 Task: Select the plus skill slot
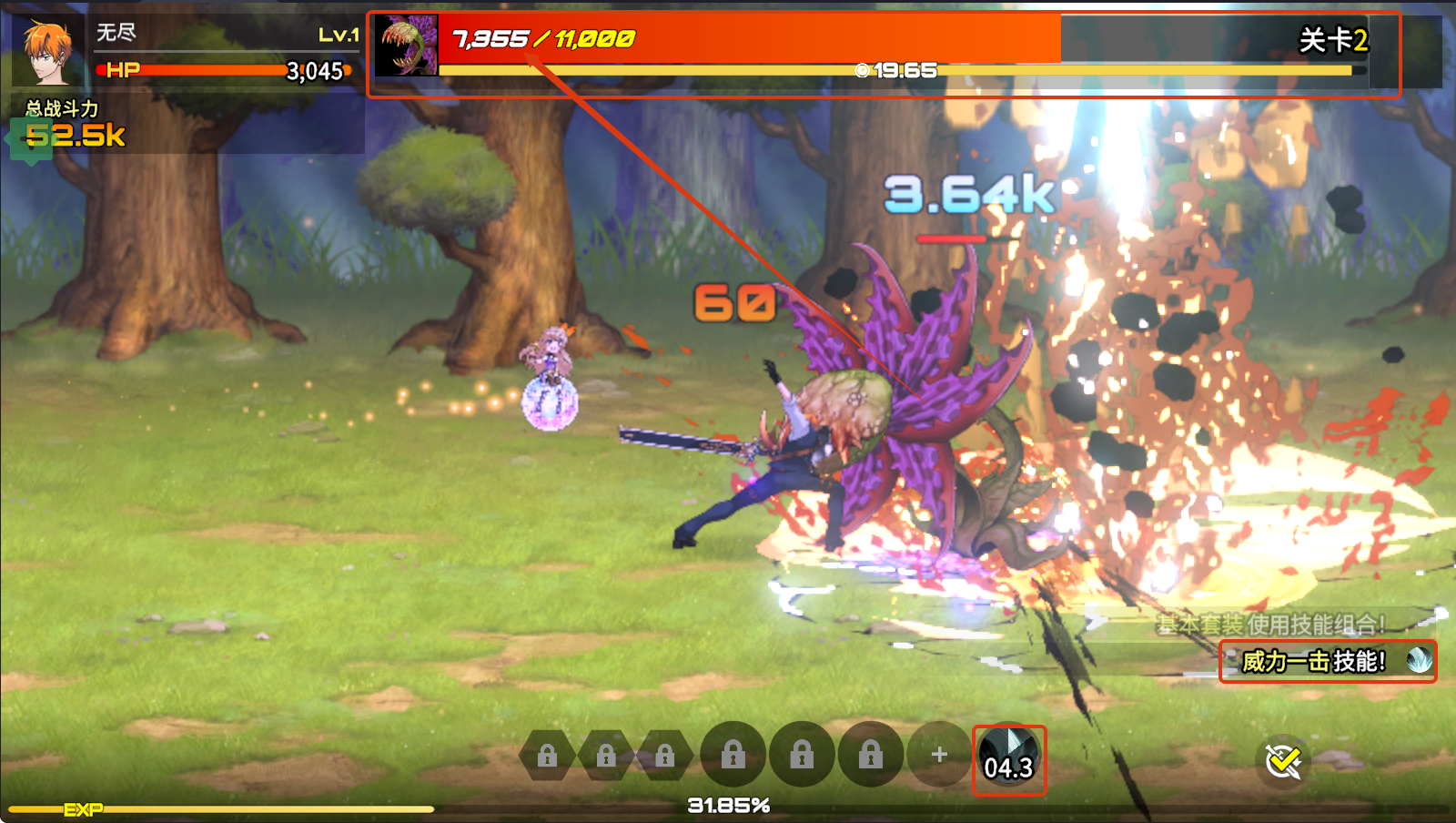click(939, 755)
